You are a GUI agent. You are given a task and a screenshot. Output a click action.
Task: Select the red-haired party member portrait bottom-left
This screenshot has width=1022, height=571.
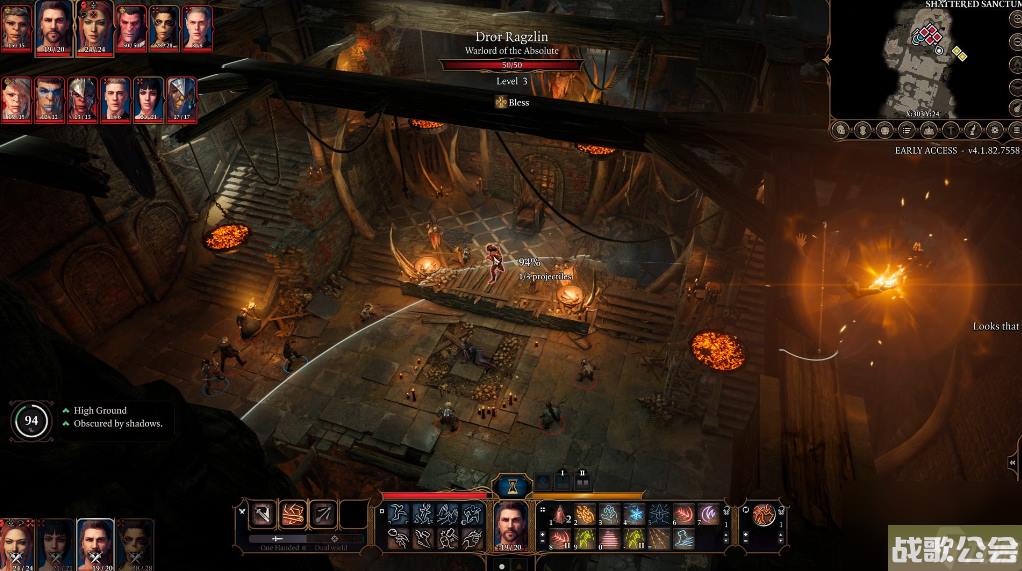[17, 543]
